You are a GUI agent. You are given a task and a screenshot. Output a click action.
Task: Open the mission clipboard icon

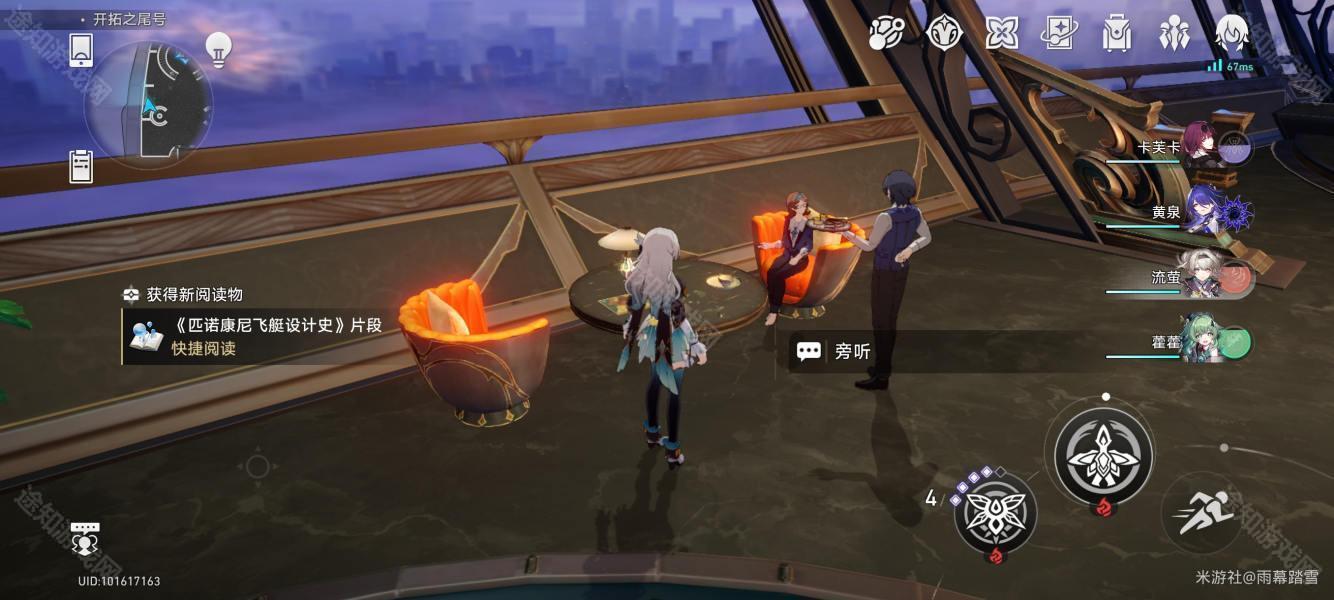click(x=81, y=166)
